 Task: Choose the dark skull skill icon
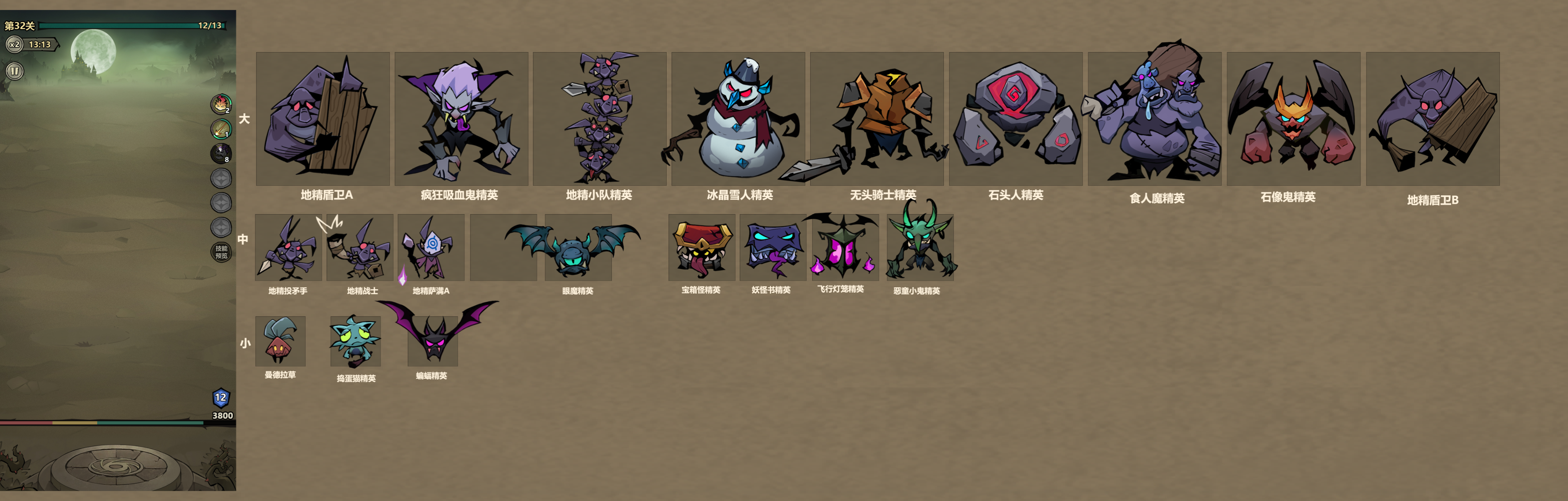click(x=220, y=153)
